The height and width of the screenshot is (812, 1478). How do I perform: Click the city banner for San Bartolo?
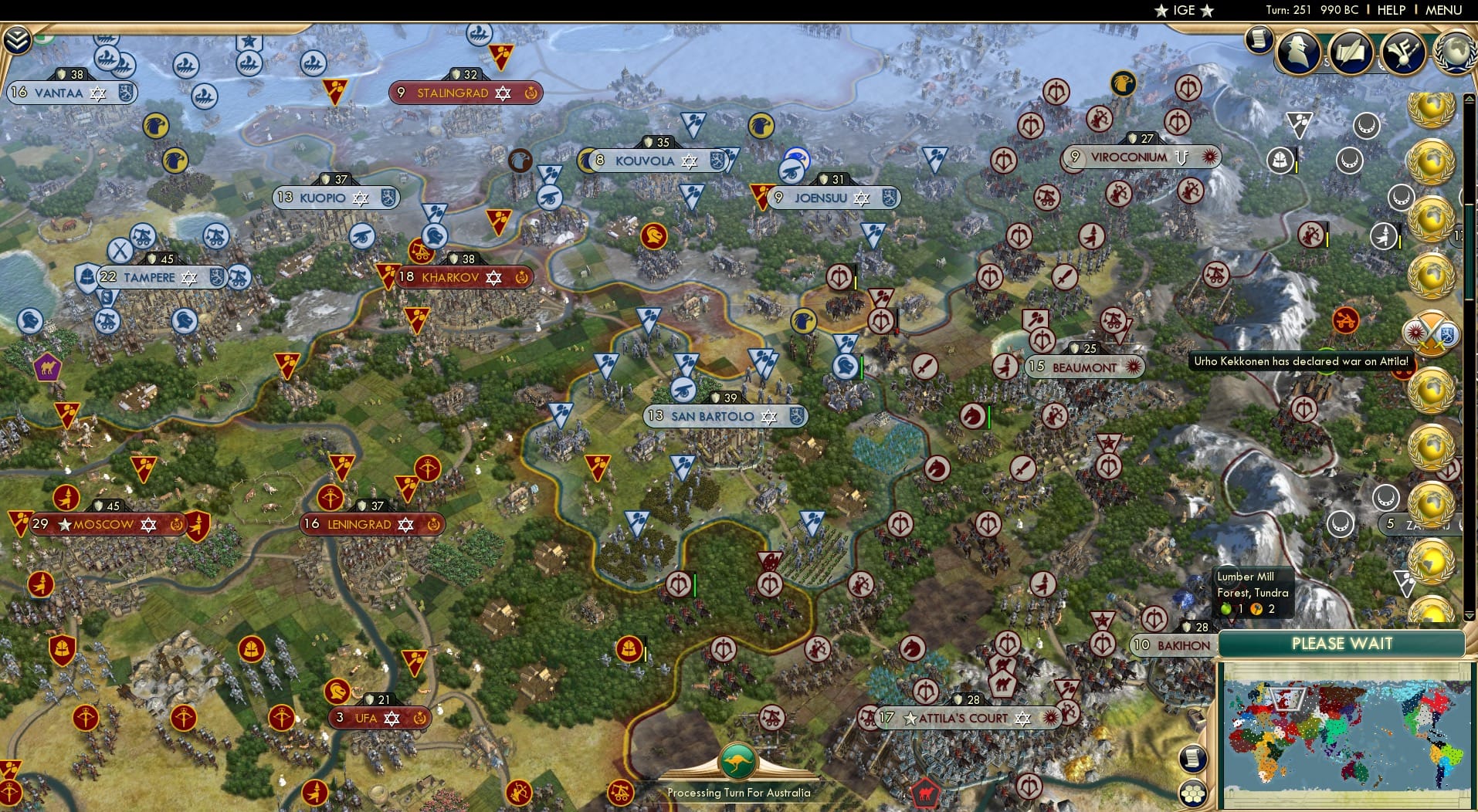(x=722, y=416)
